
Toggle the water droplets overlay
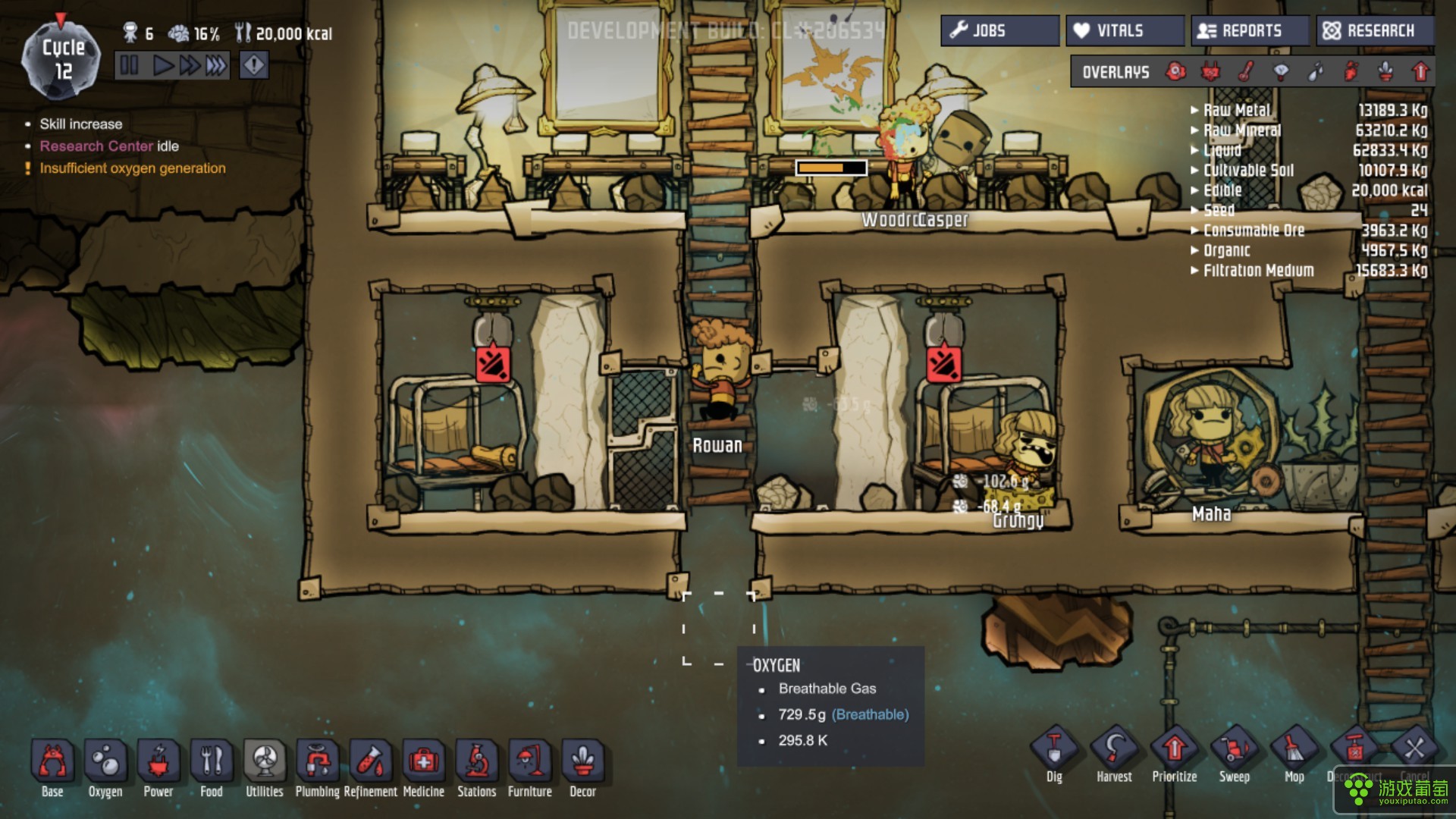(1316, 72)
